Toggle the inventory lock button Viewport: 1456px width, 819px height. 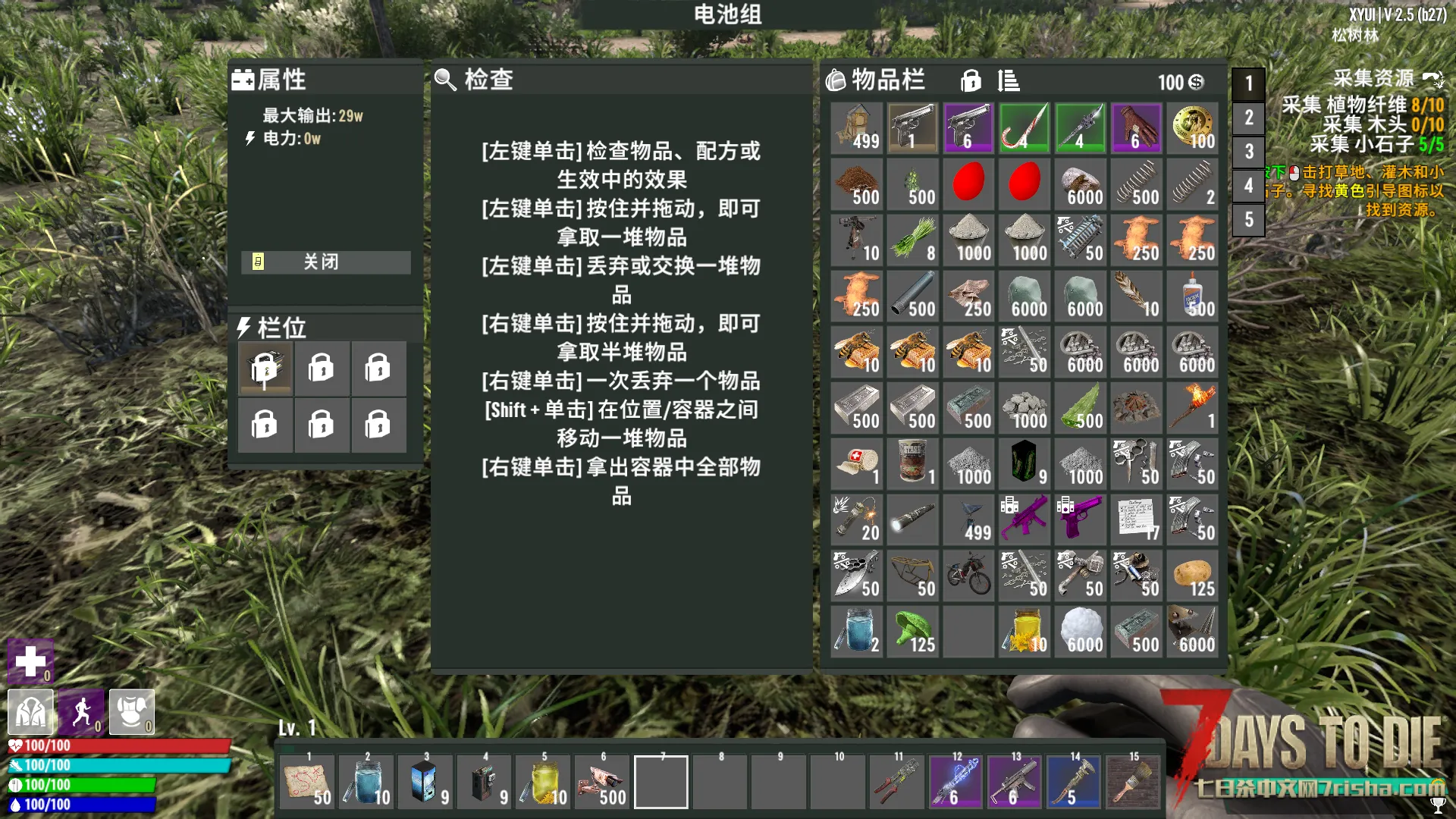click(971, 80)
